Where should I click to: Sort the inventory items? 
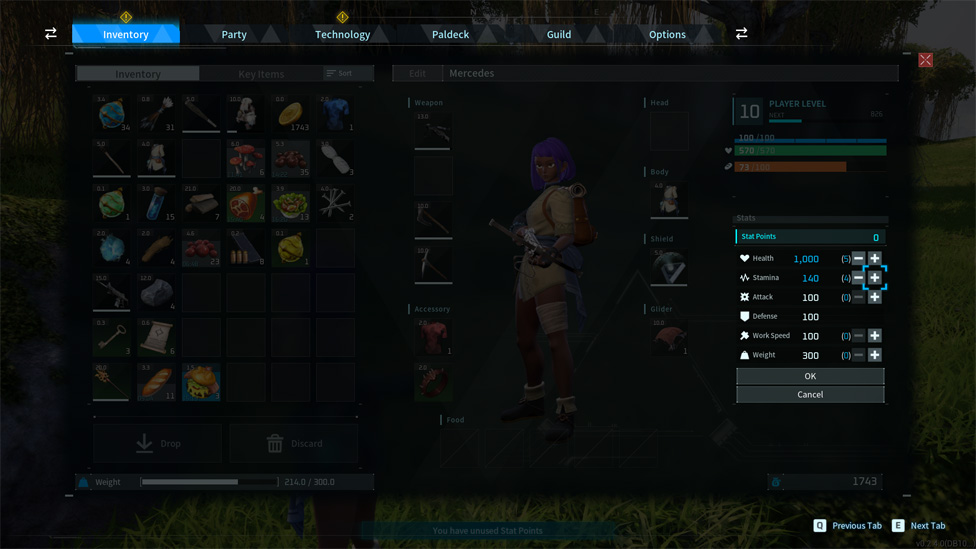tap(339, 74)
